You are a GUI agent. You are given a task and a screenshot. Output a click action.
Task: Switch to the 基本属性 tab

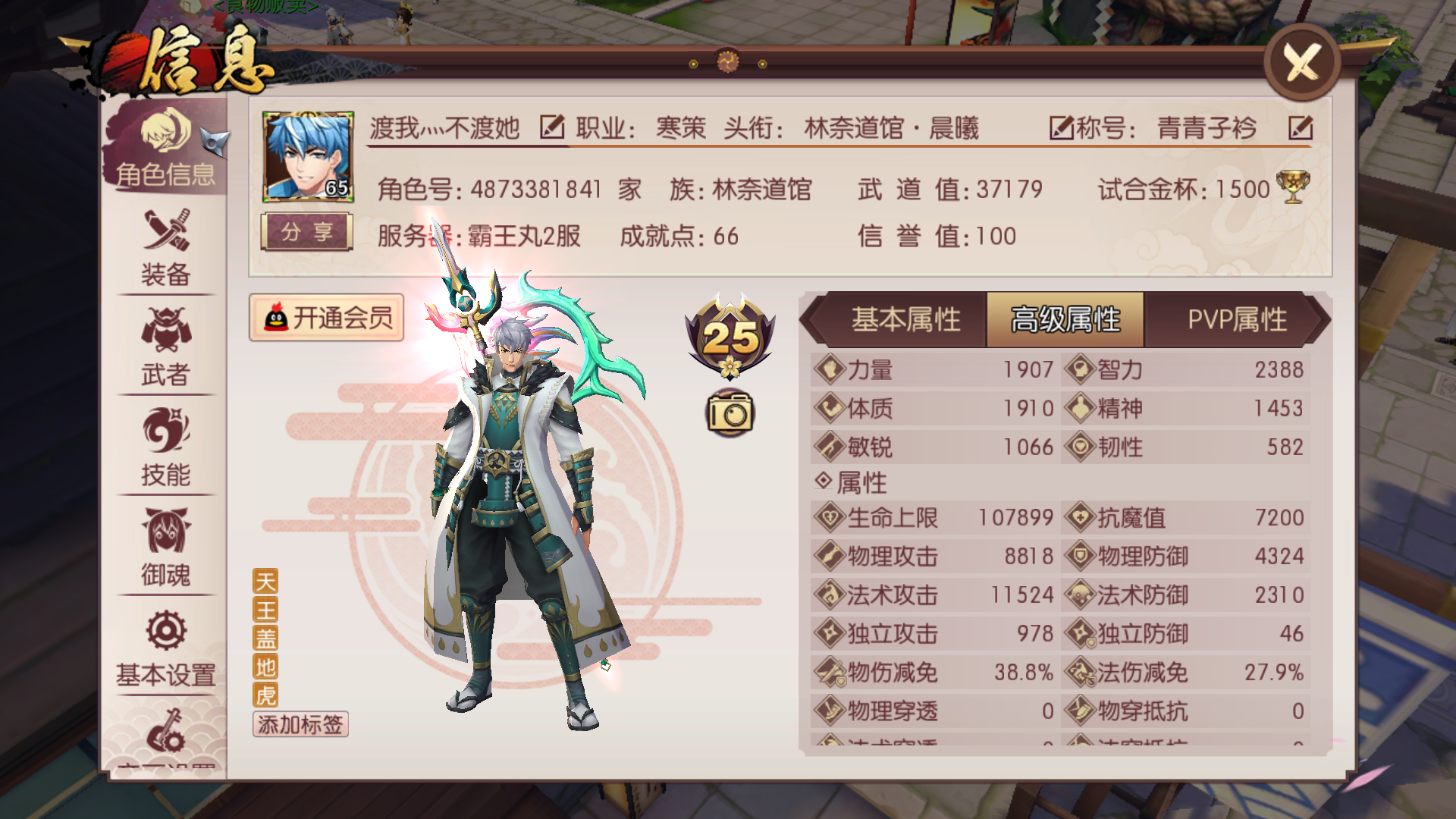coord(907,319)
